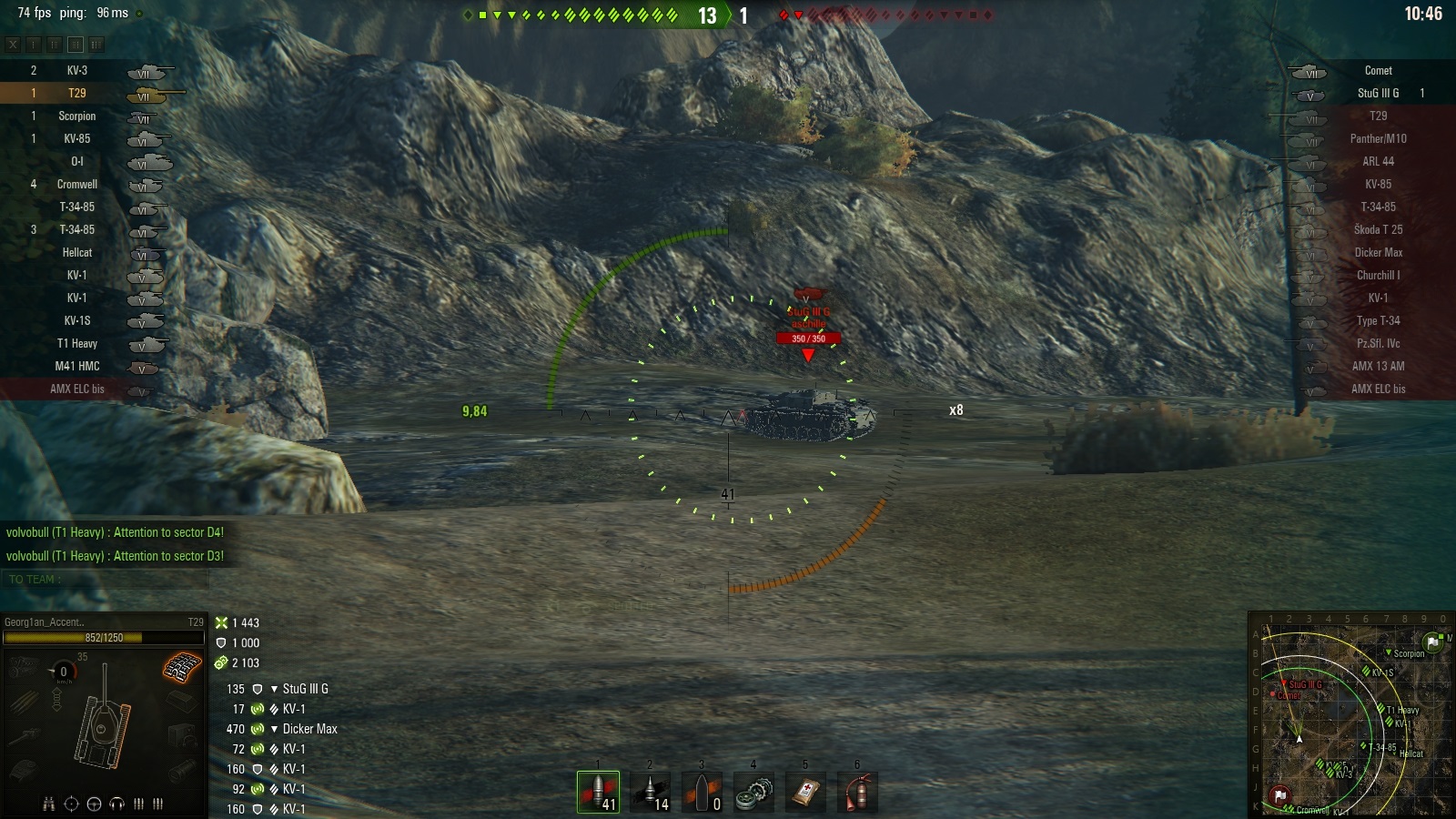
Task: Click the minimap in the corner
Action: pyautogui.click(x=1350, y=714)
